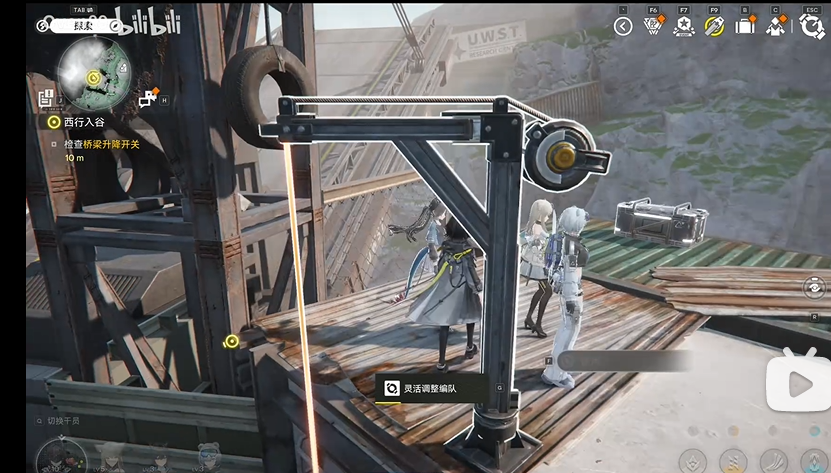Open the briefcase backpack icon
This screenshot has width=831, height=473.
(745, 27)
